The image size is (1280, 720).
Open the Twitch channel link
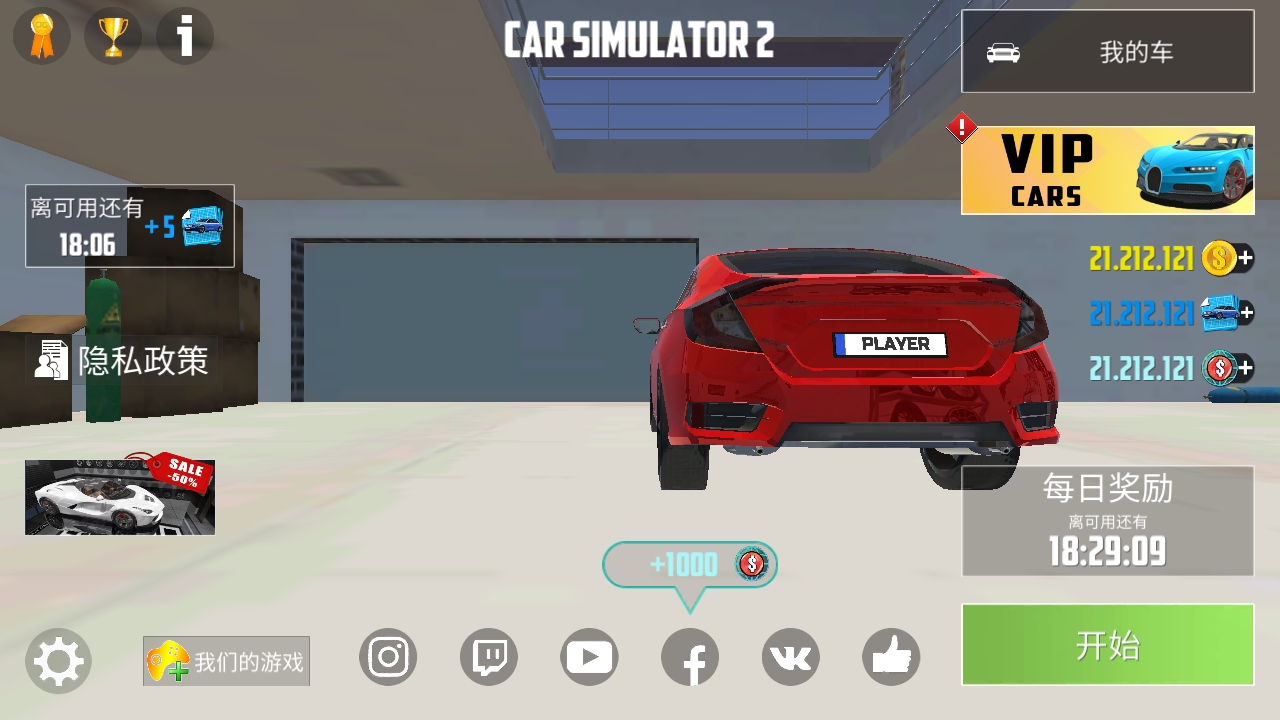pyautogui.click(x=489, y=657)
